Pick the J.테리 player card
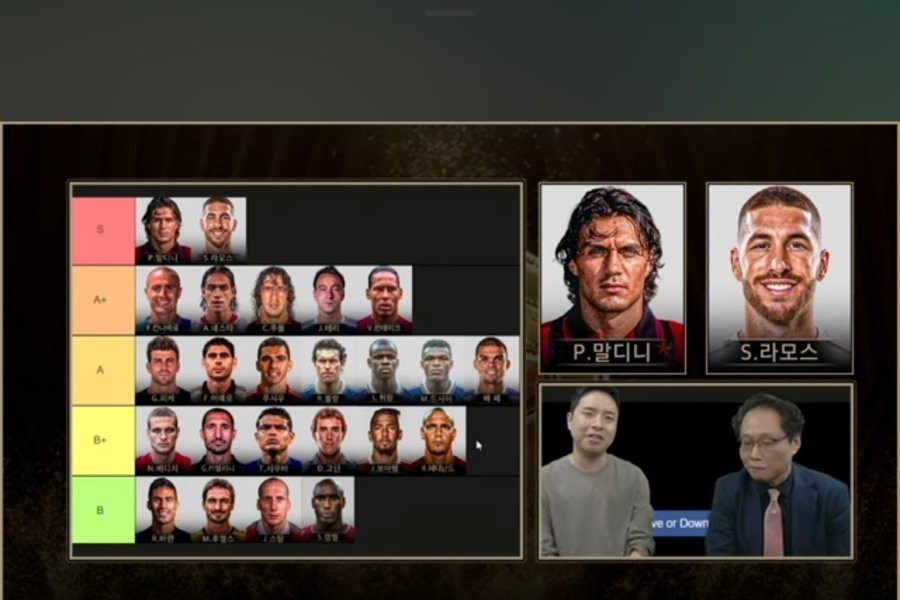 point(329,299)
